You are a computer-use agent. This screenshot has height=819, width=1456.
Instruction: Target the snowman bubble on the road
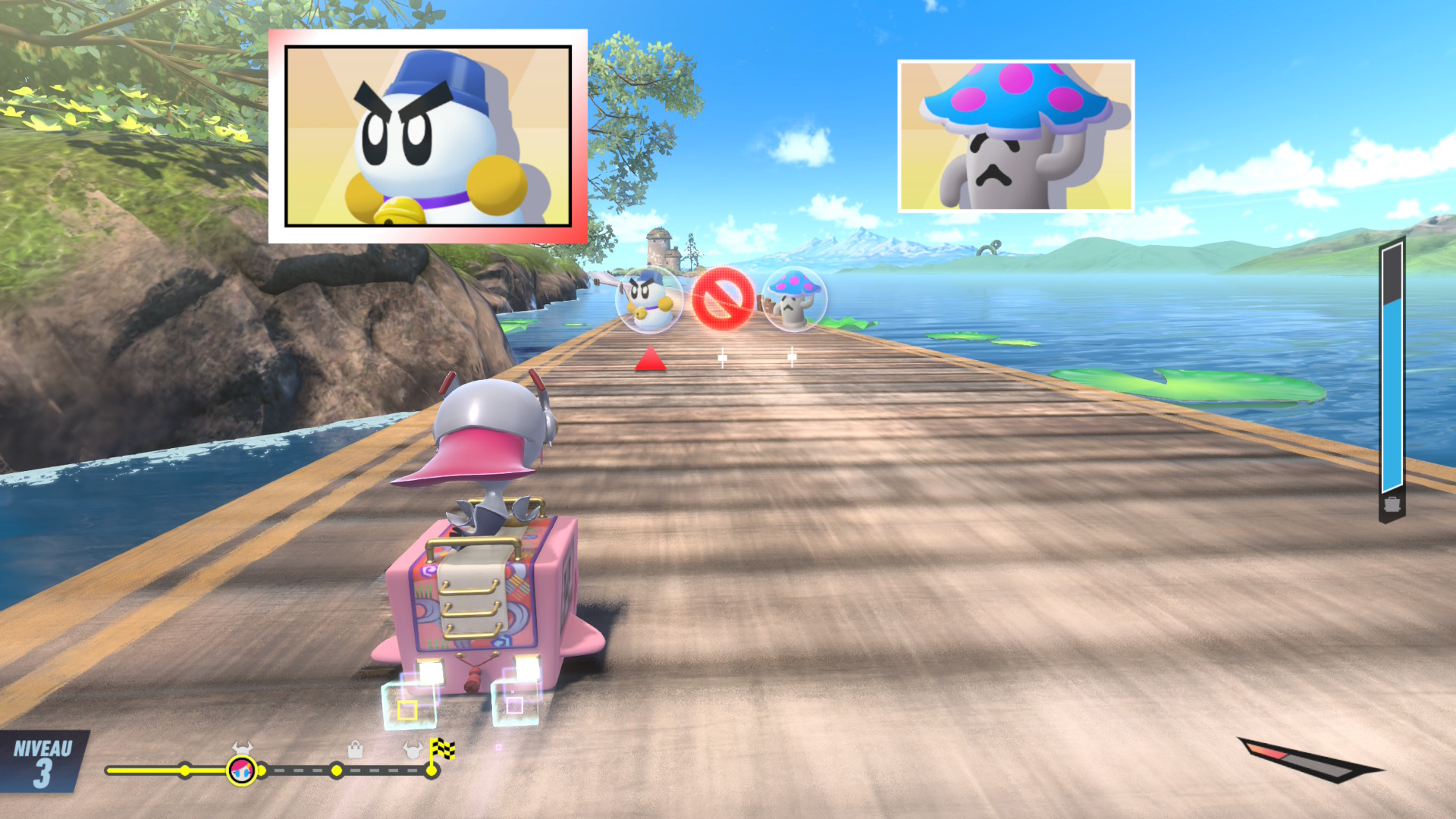(648, 300)
